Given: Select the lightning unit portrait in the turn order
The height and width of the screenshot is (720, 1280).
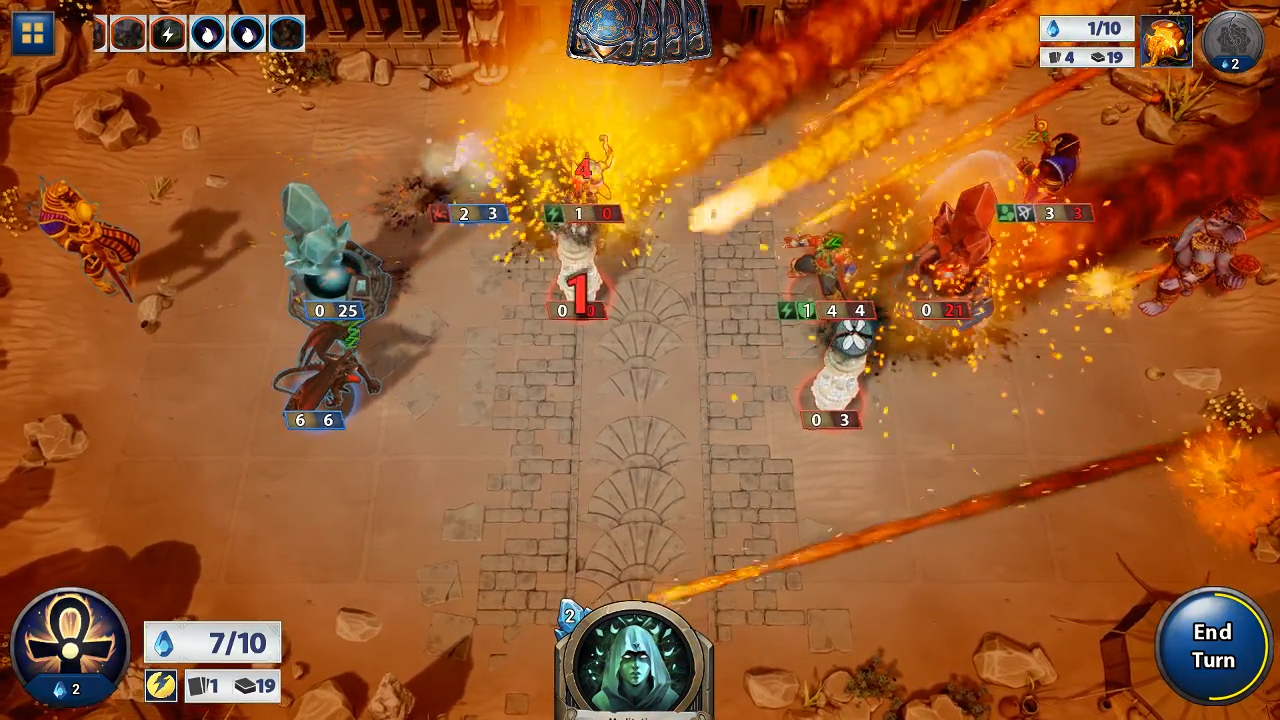Looking at the screenshot, I should coord(166,33).
